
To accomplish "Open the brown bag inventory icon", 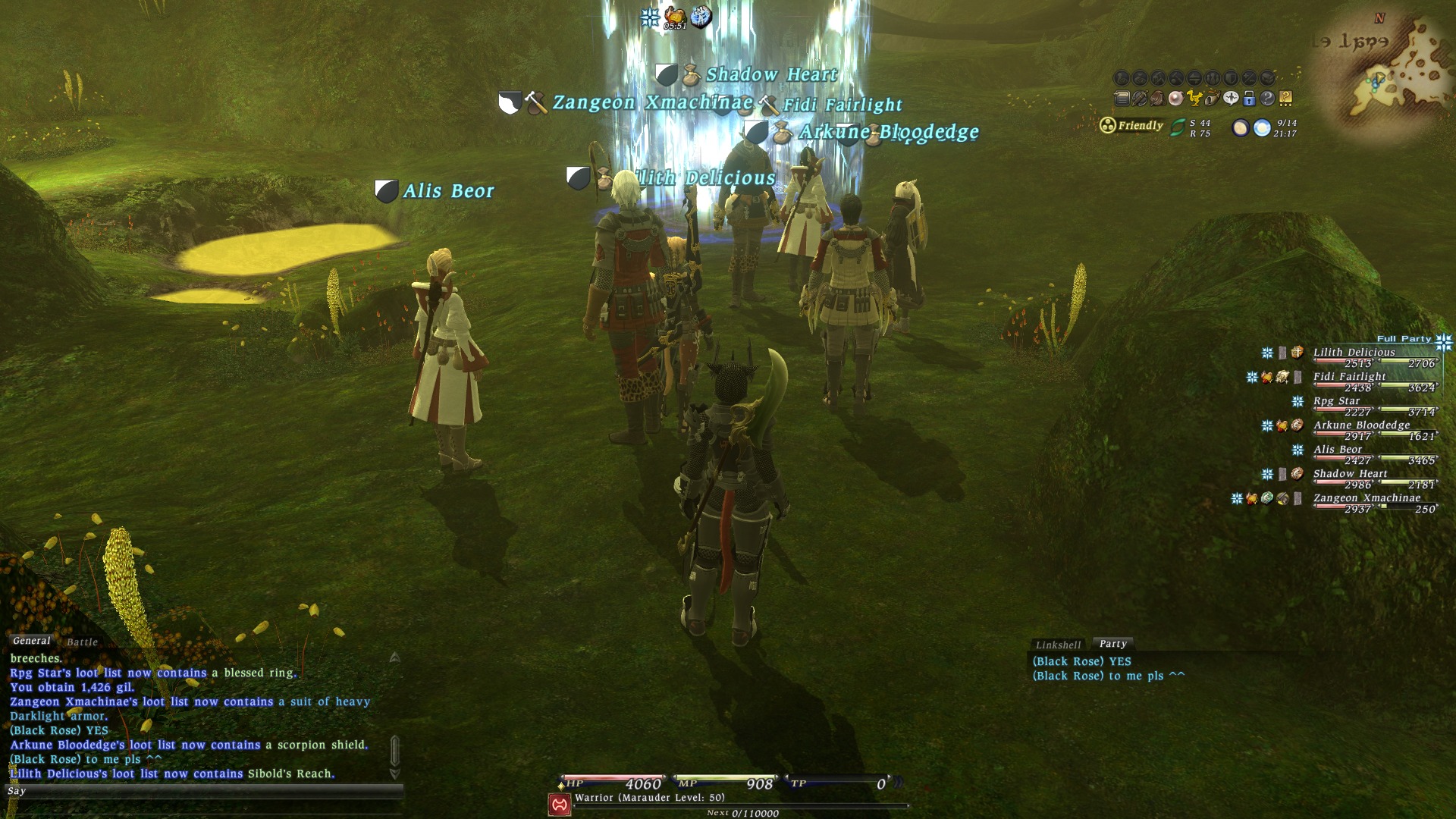I will pos(1158,98).
